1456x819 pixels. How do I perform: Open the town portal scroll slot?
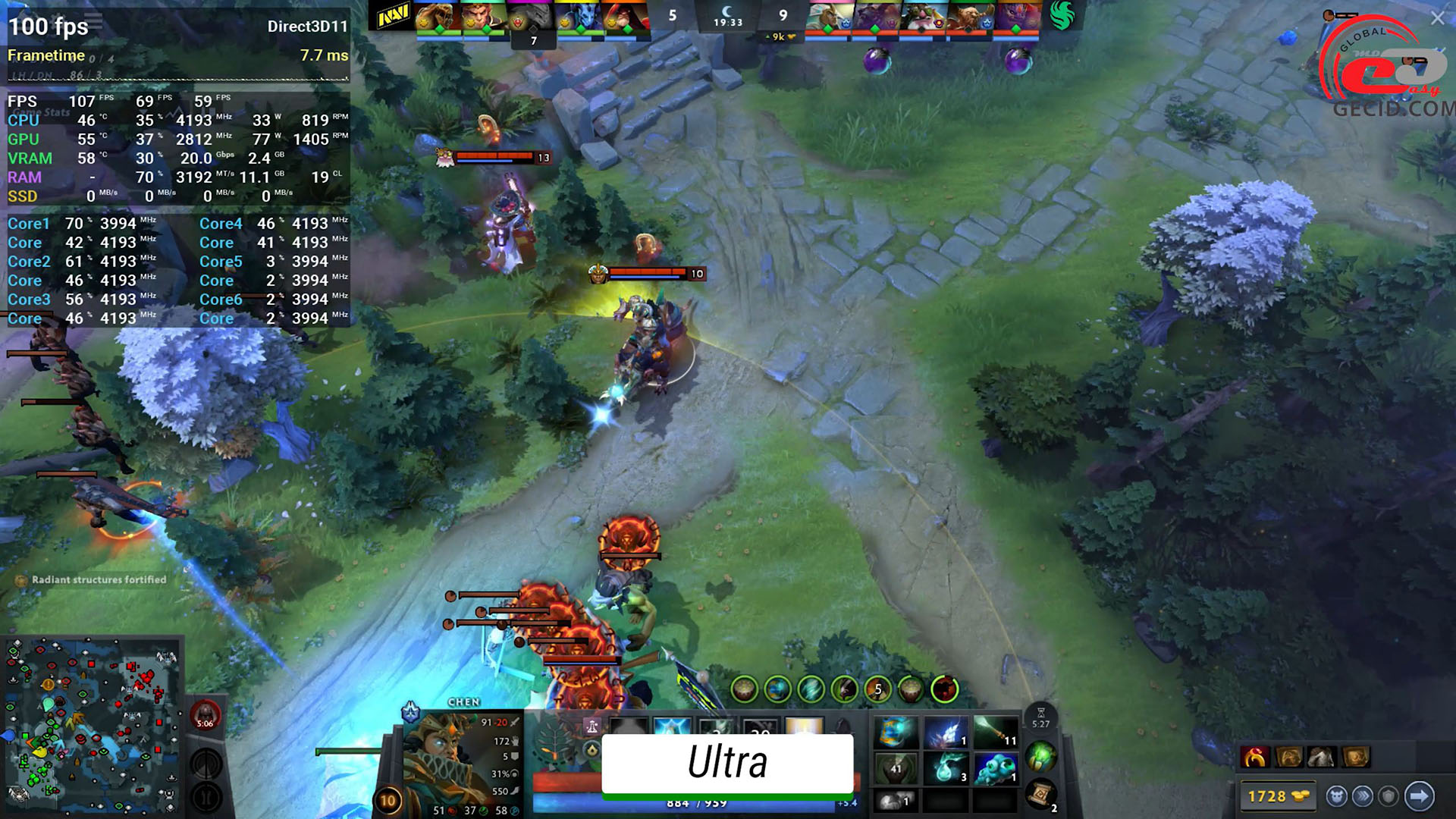point(1040,794)
